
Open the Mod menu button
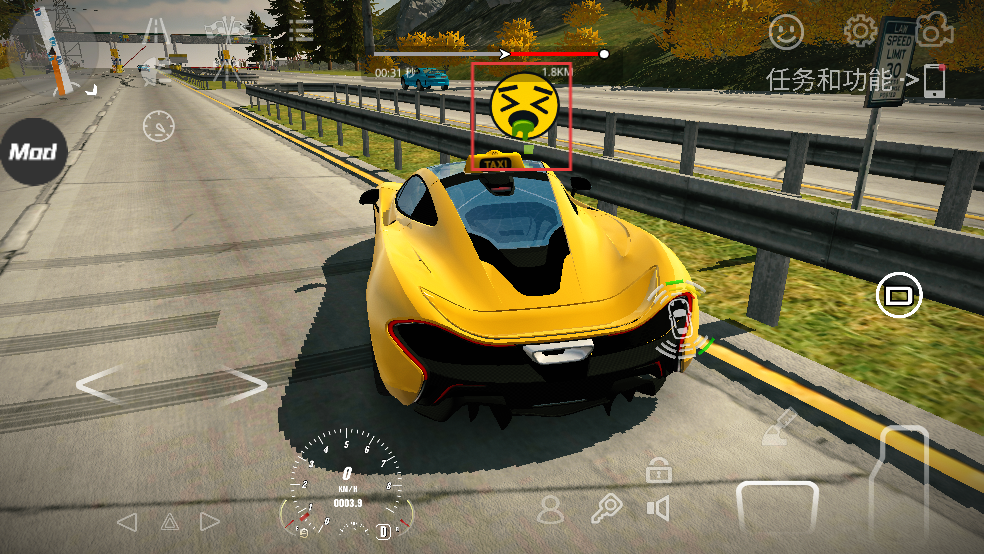click(33, 152)
